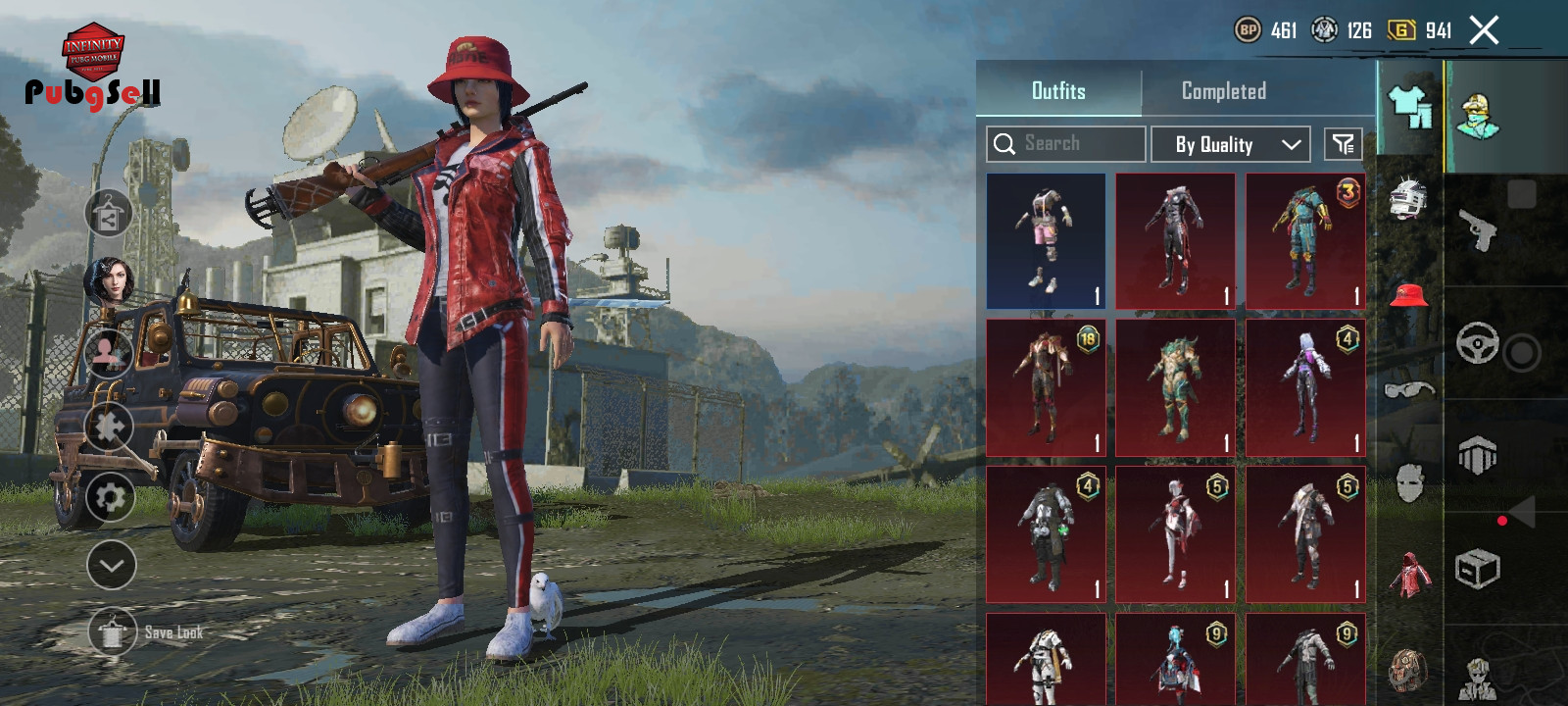The image size is (1568, 706).
Task: Select the Outfits tab
Action: point(1058,91)
